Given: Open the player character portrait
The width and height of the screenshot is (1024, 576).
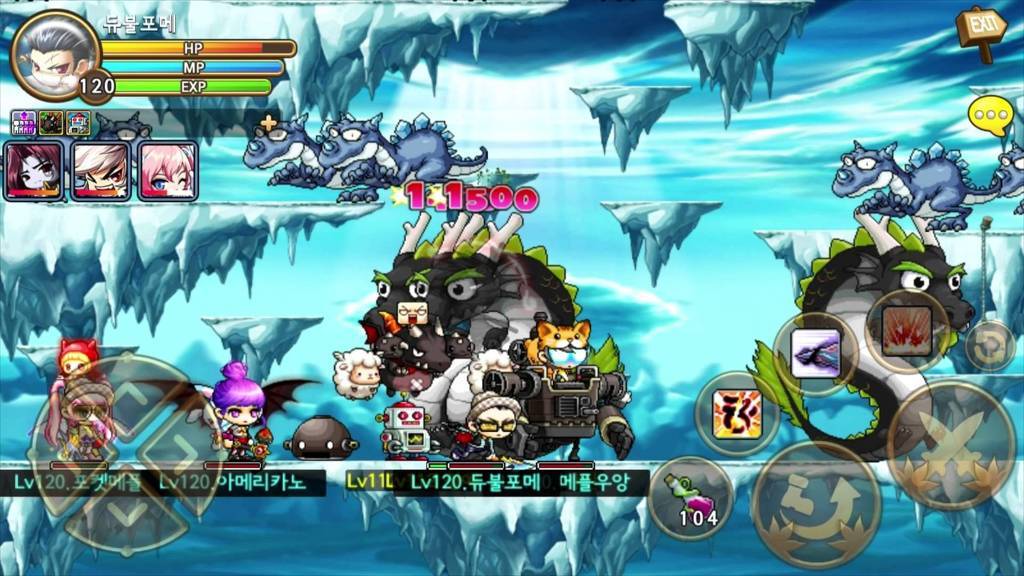Looking at the screenshot, I should 55,53.
